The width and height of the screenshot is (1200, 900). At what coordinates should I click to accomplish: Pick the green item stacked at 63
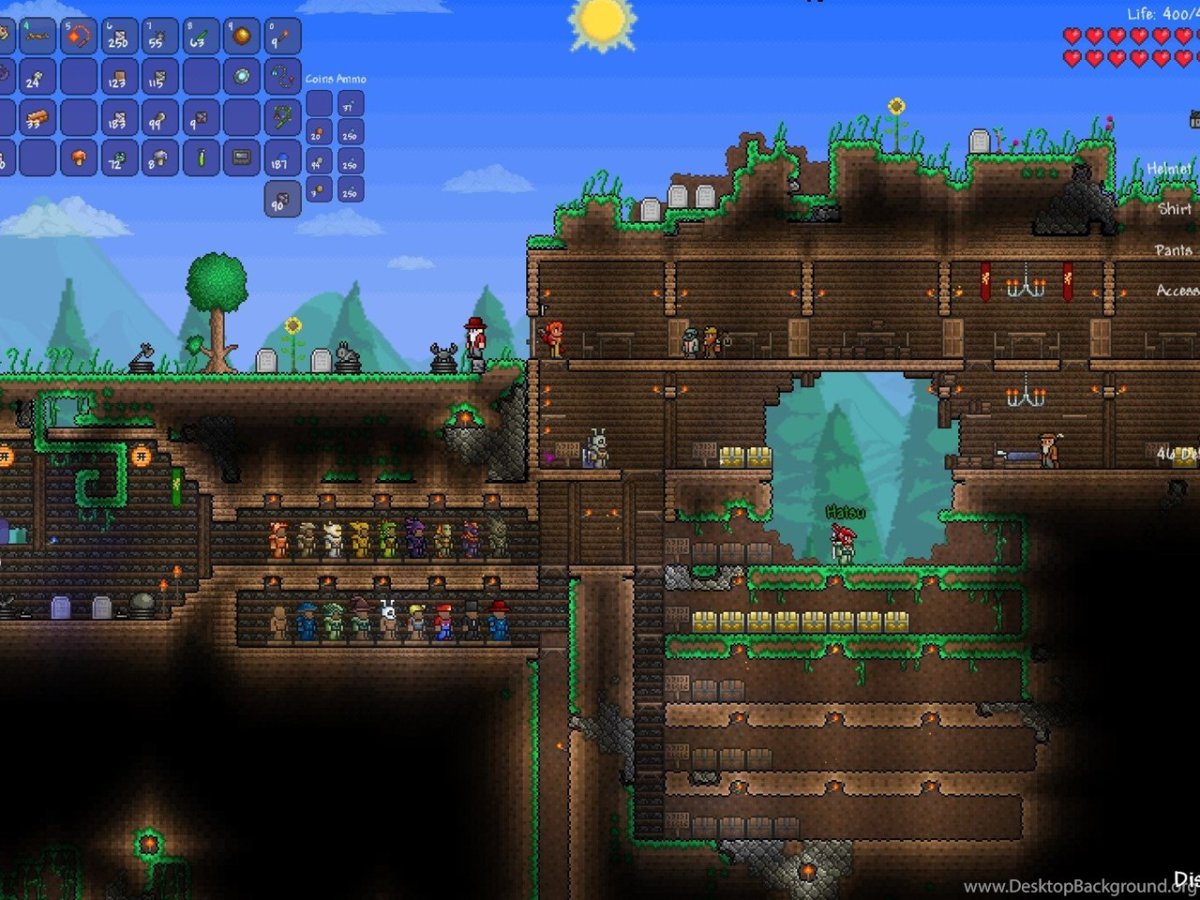[201, 36]
